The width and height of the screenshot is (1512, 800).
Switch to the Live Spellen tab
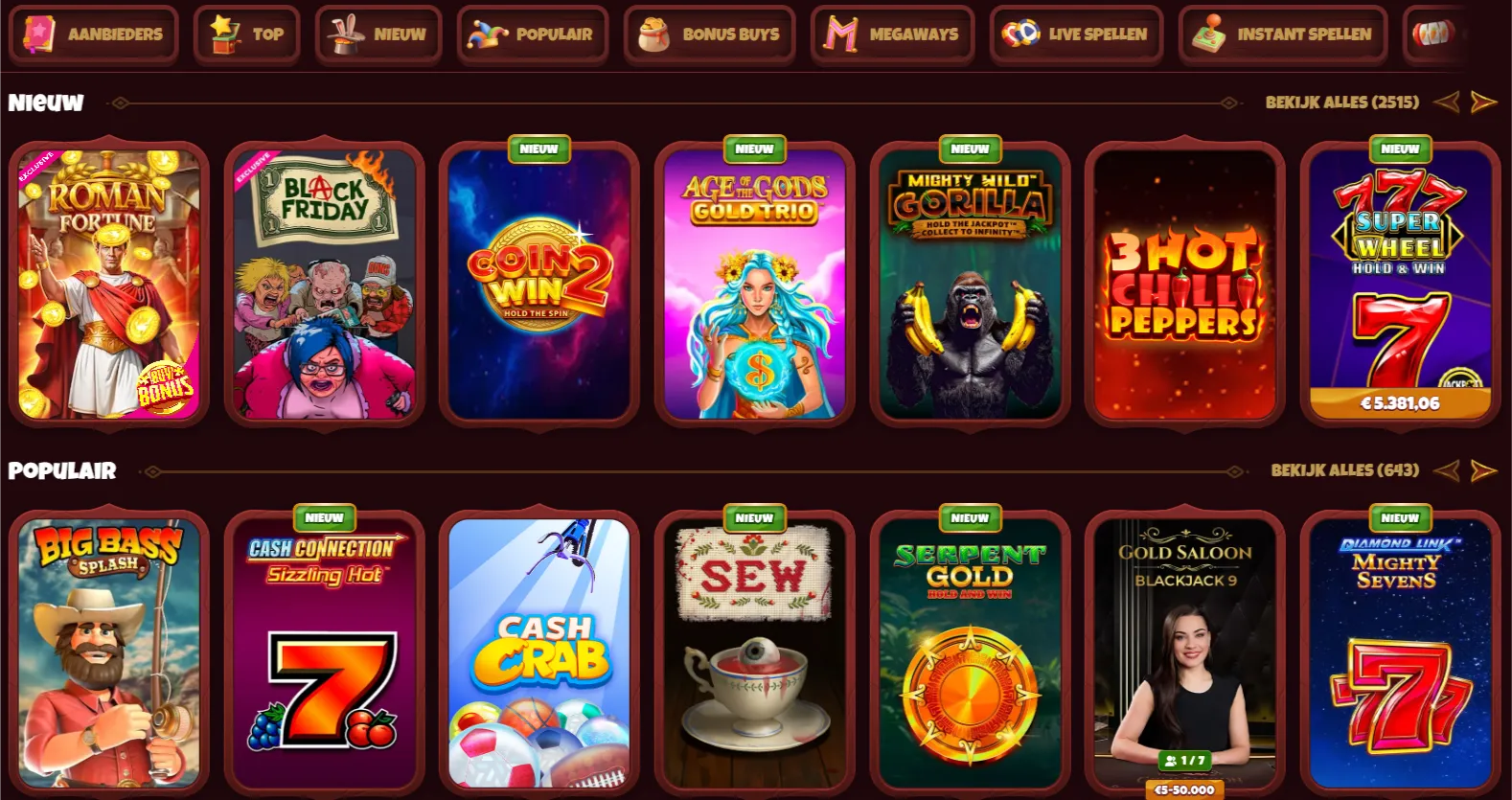tap(1076, 34)
